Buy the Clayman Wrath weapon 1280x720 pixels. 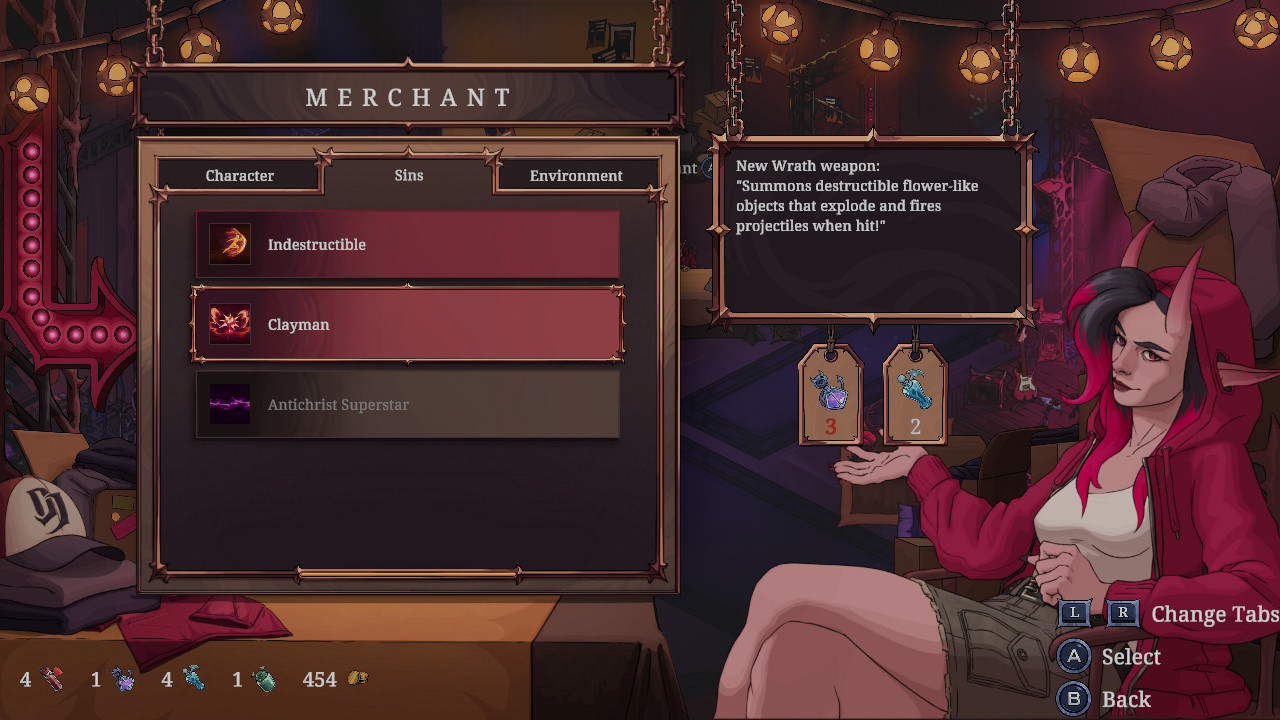(407, 325)
